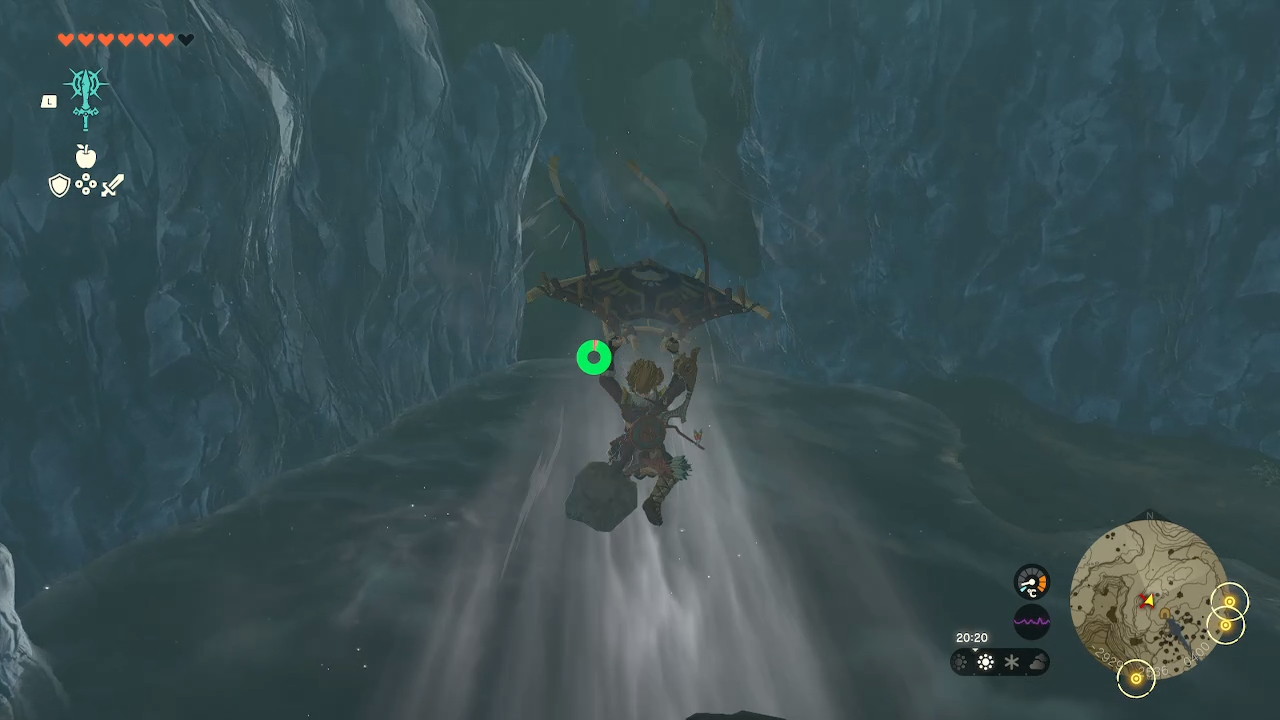Screen dimensions: 1280x720
Task: Click the empty black heart in the health row
Action: (x=186, y=39)
